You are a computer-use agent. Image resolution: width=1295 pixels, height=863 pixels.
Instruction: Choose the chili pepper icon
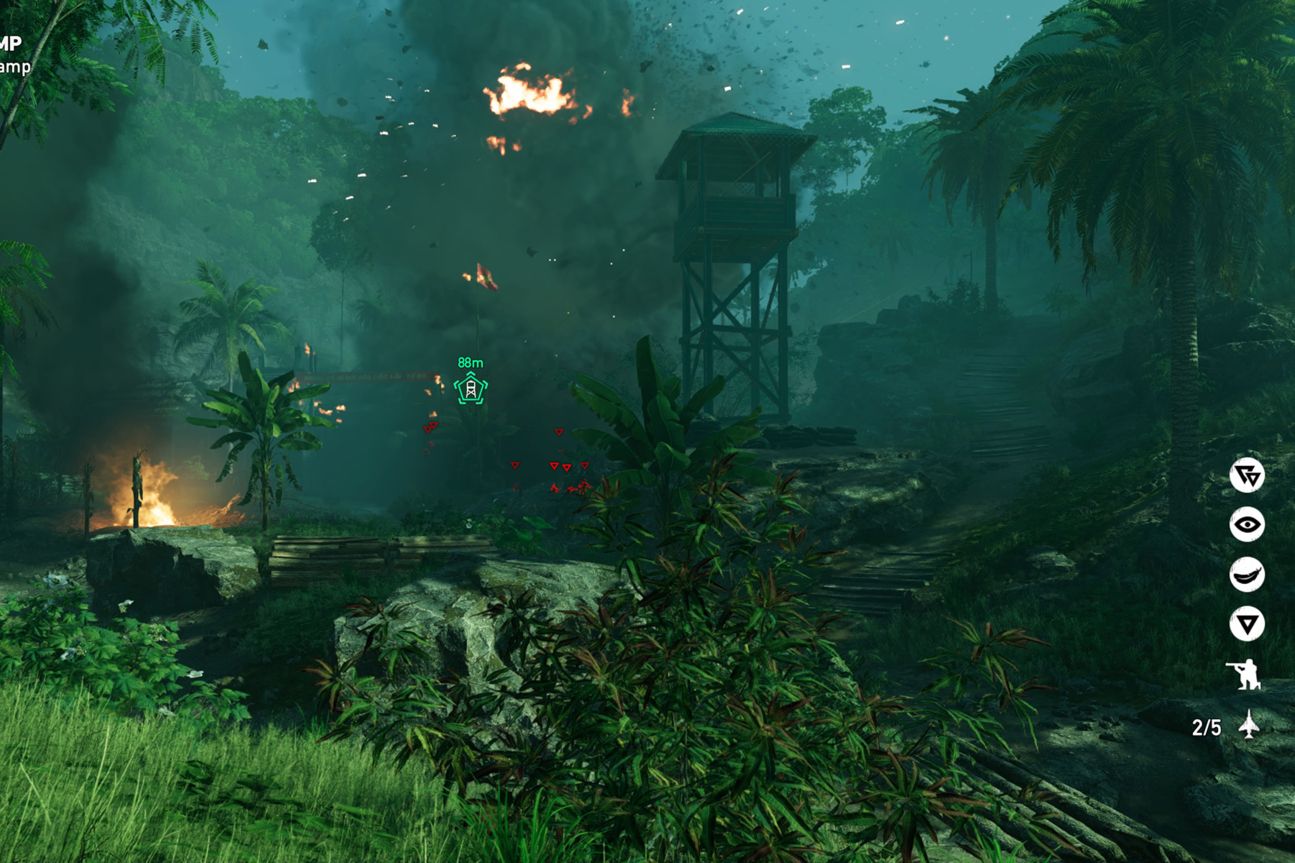(x=1247, y=575)
